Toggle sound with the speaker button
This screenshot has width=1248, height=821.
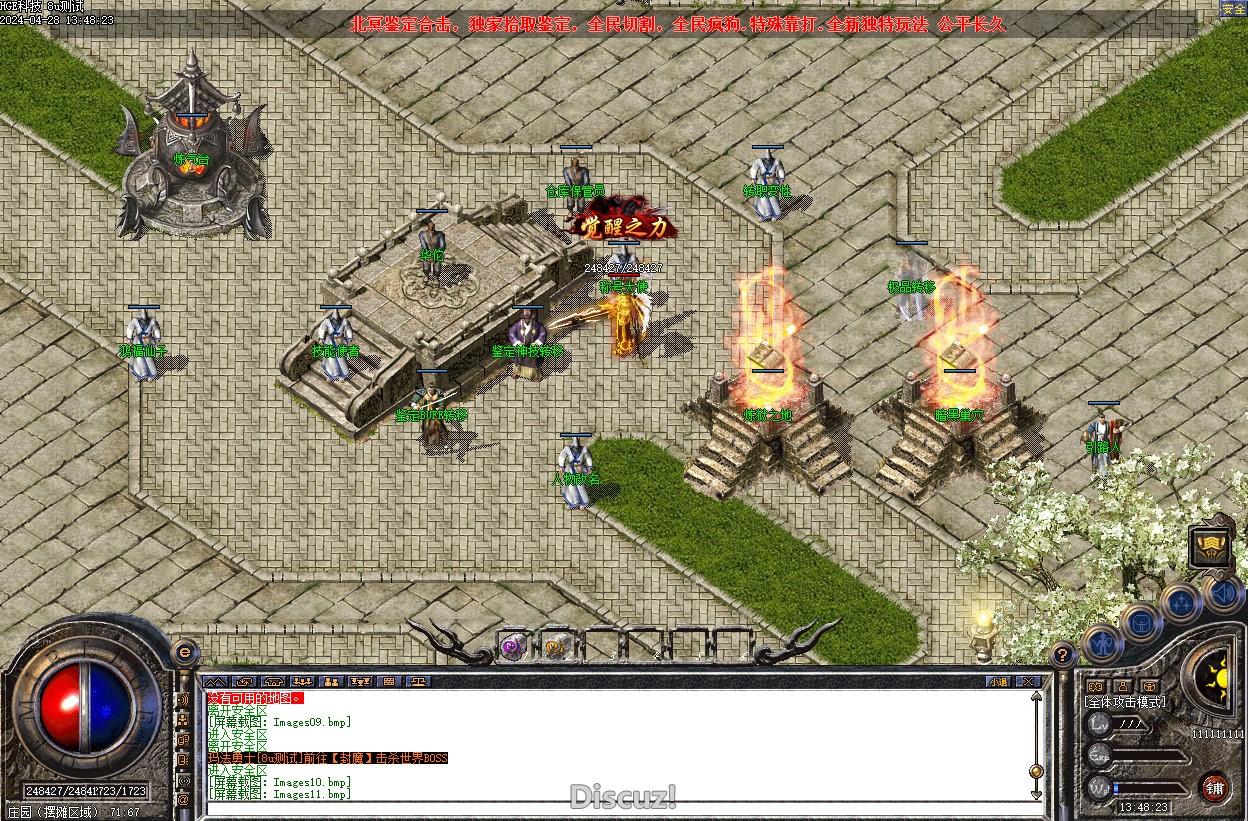coord(1222,595)
